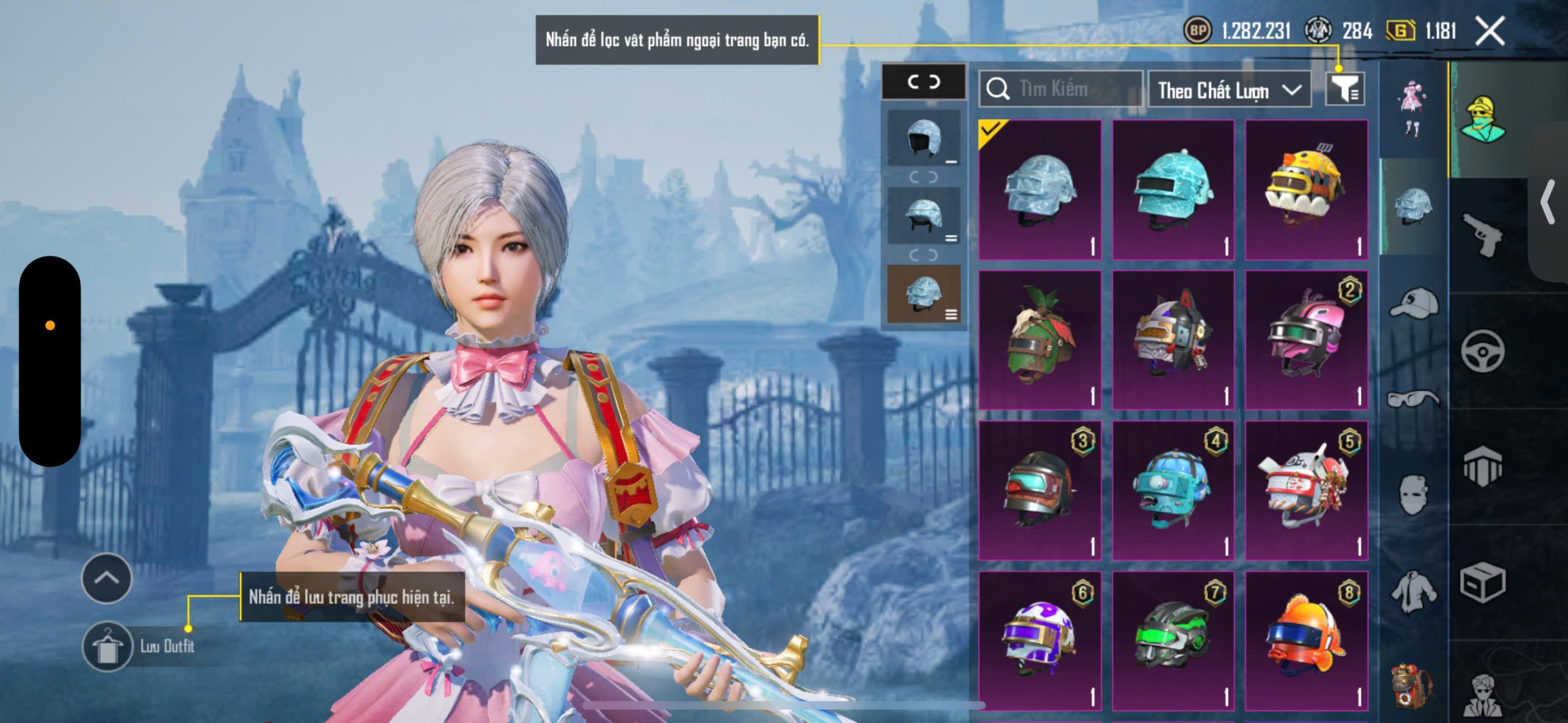Expand the up-arrow circle button
1568x723 pixels.
(107, 578)
